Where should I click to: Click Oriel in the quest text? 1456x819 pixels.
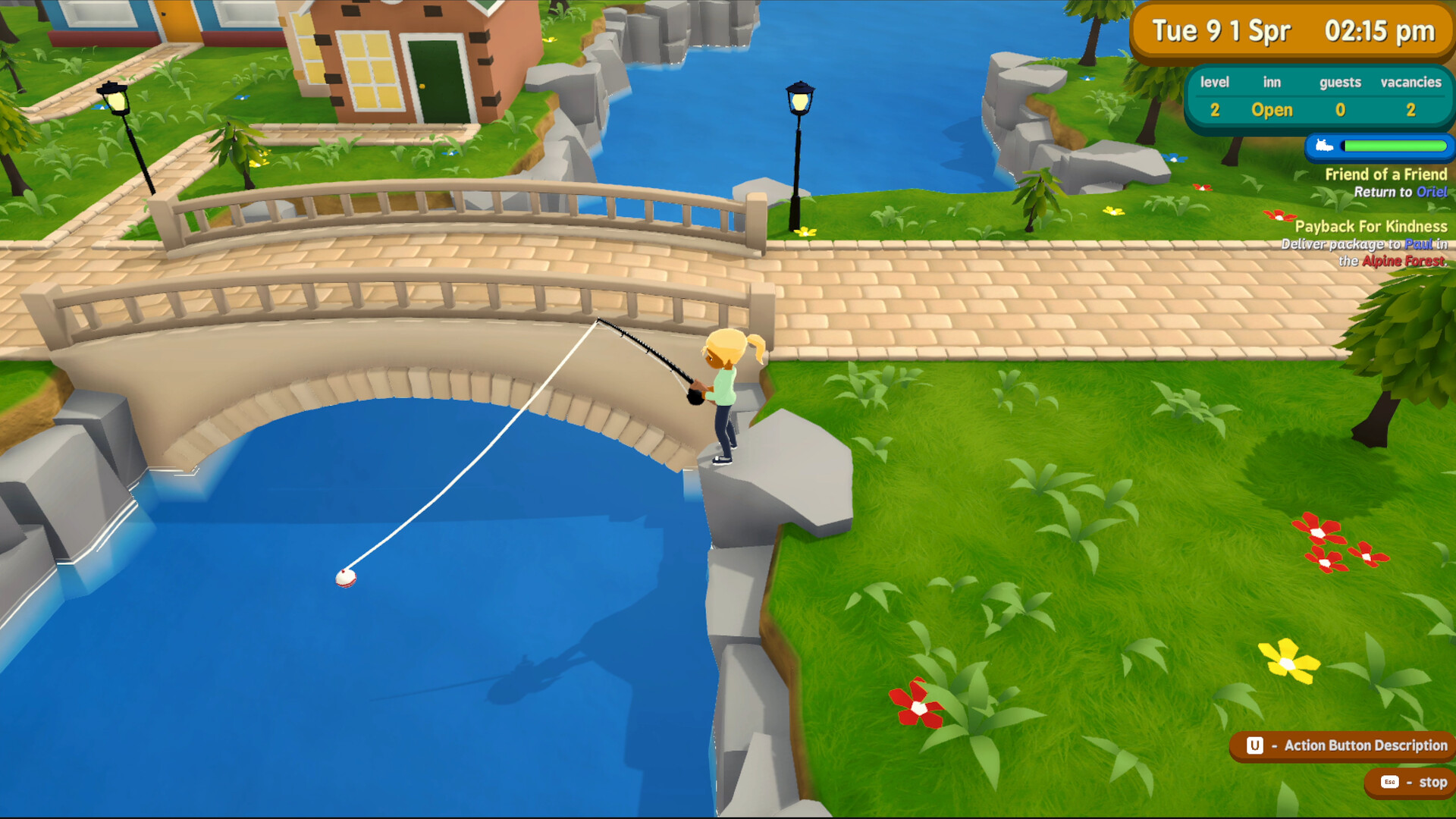(1433, 192)
